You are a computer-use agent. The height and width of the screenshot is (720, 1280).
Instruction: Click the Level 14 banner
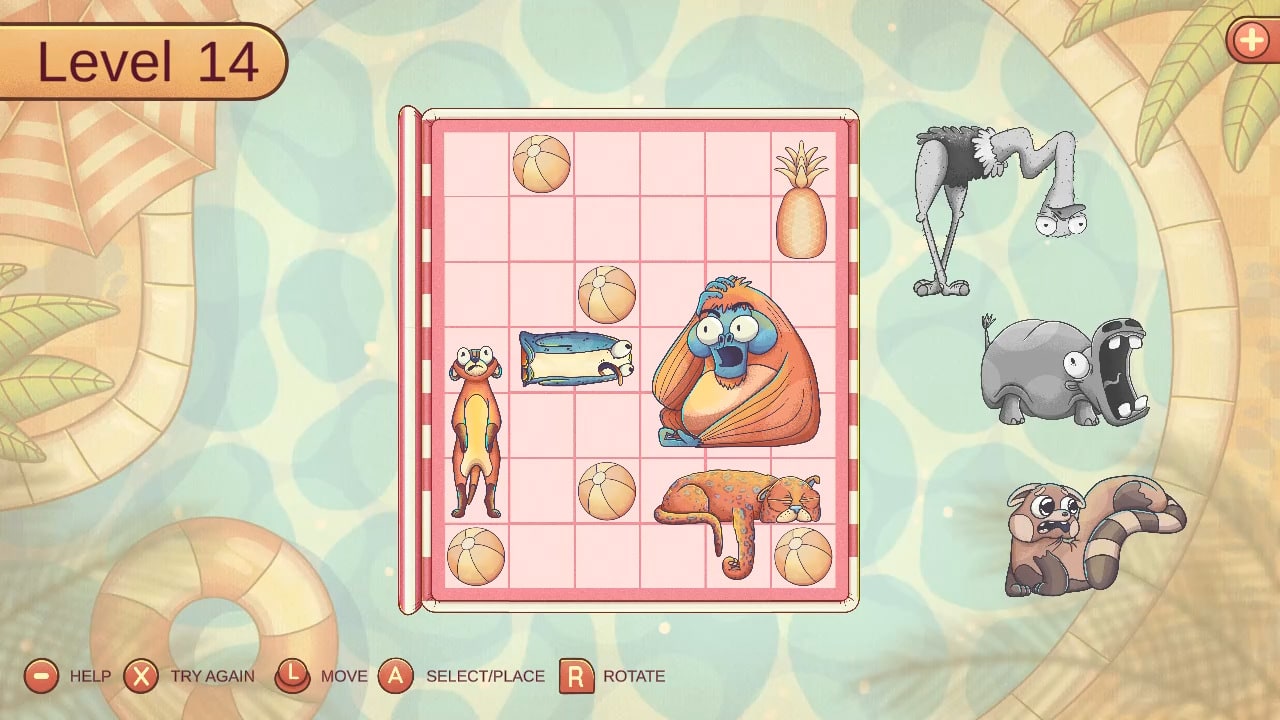140,60
